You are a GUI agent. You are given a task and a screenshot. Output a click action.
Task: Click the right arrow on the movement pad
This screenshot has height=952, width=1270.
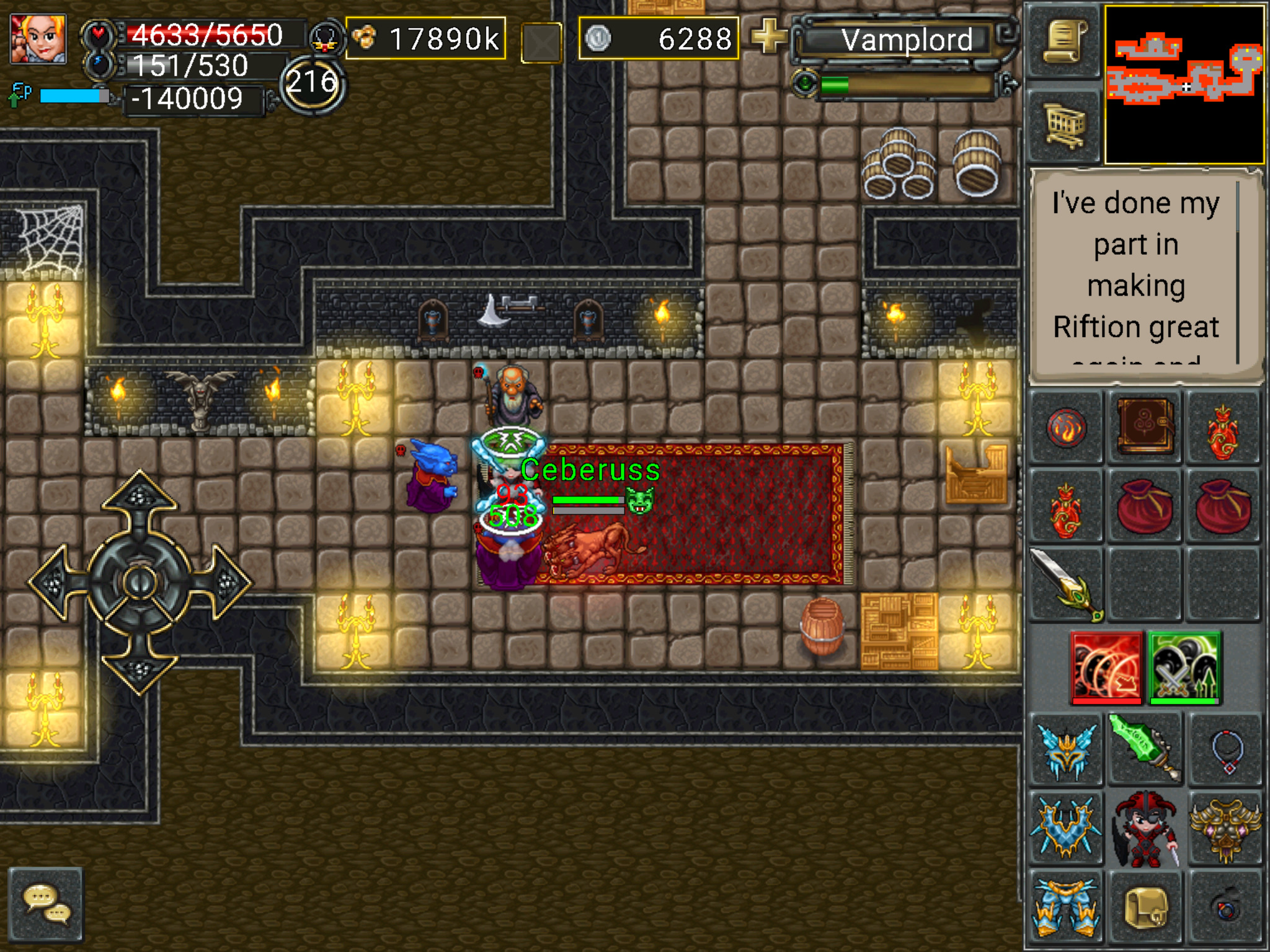pos(226,582)
